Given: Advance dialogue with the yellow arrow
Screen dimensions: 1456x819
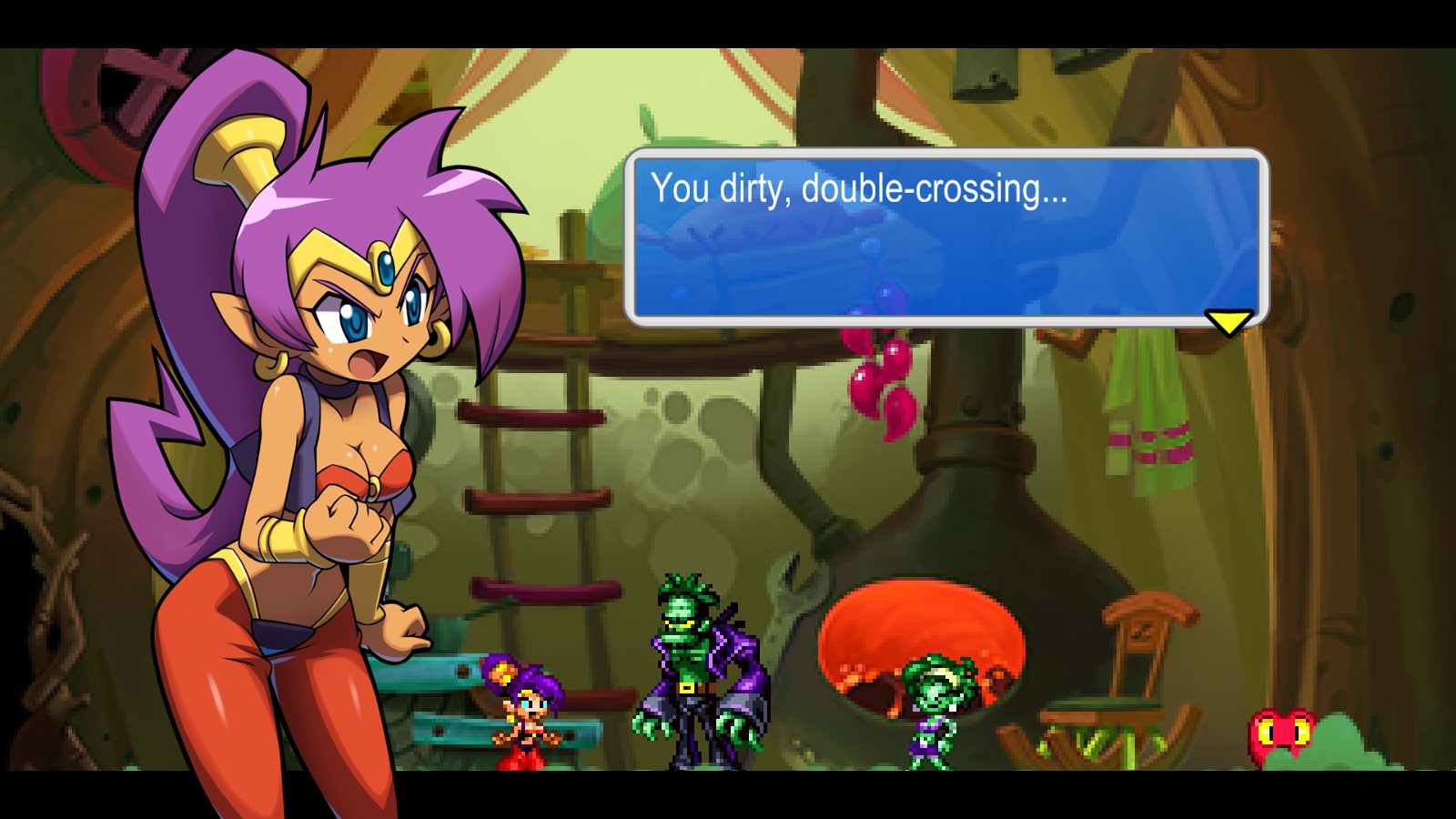Looking at the screenshot, I should pos(1228,321).
